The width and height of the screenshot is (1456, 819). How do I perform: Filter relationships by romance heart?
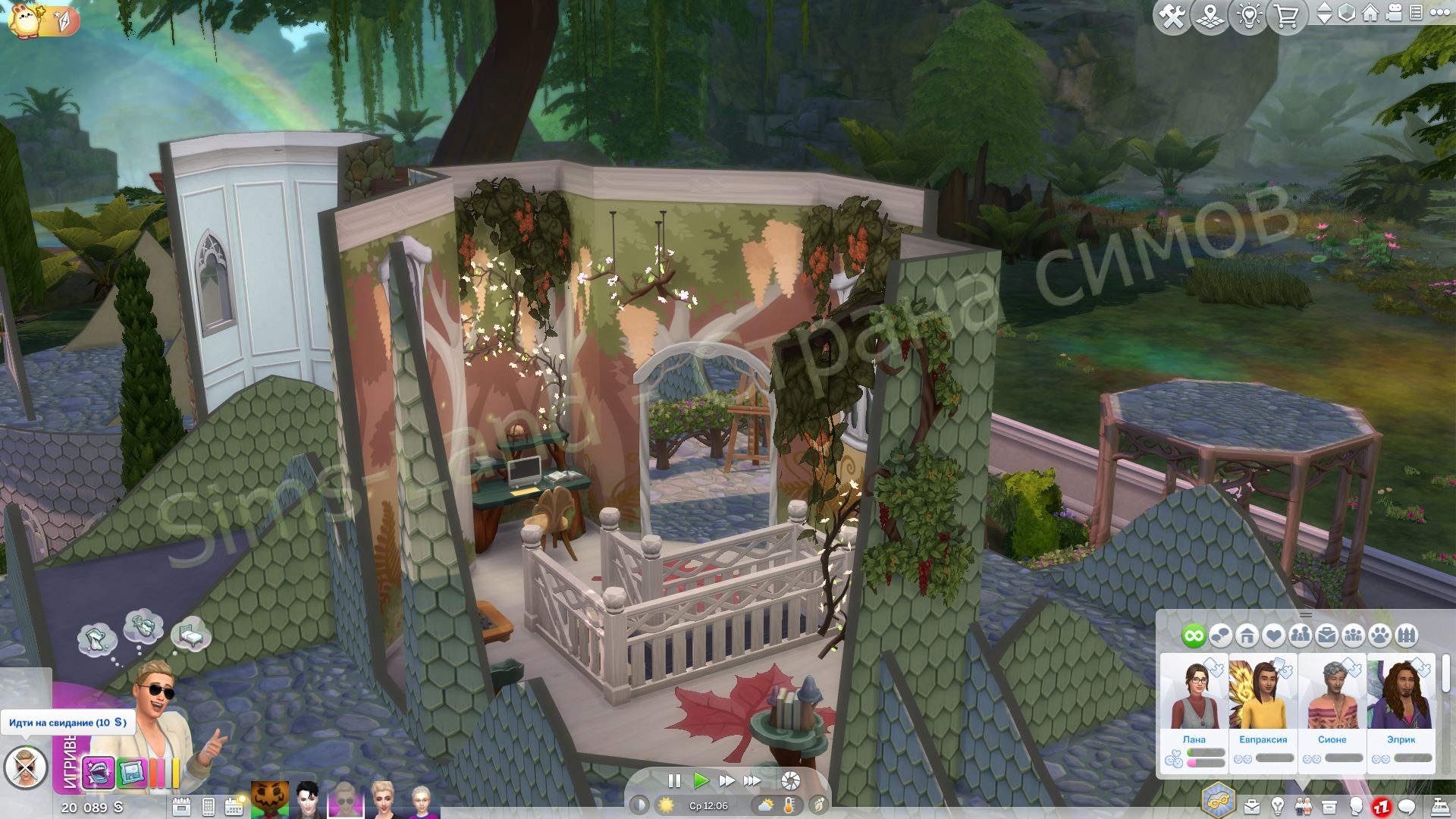pyautogui.click(x=1273, y=635)
